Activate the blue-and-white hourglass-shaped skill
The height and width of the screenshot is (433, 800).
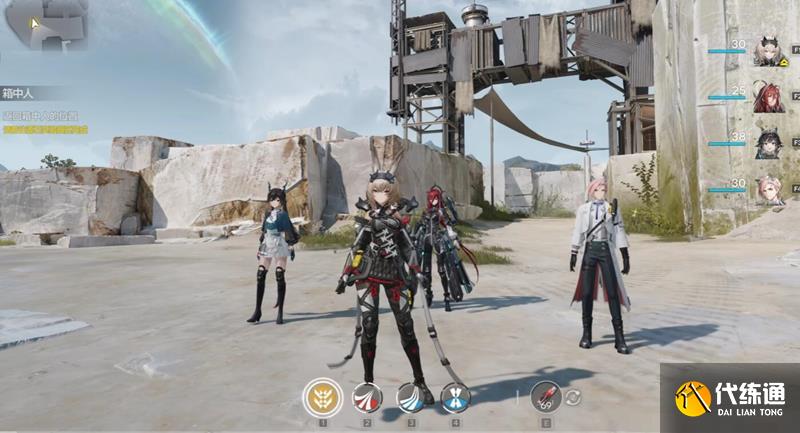click(455, 398)
